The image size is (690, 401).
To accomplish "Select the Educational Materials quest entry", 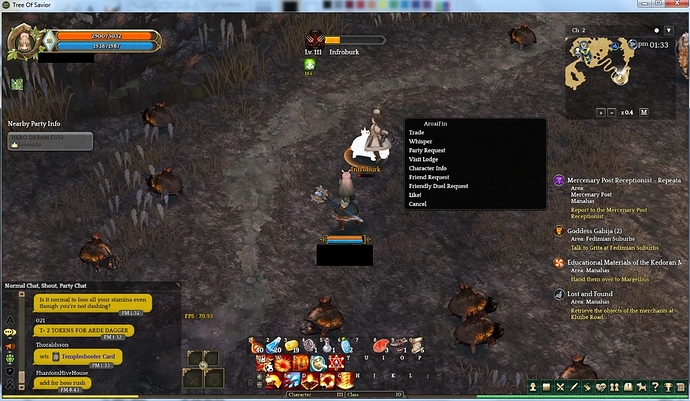I will (x=622, y=262).
